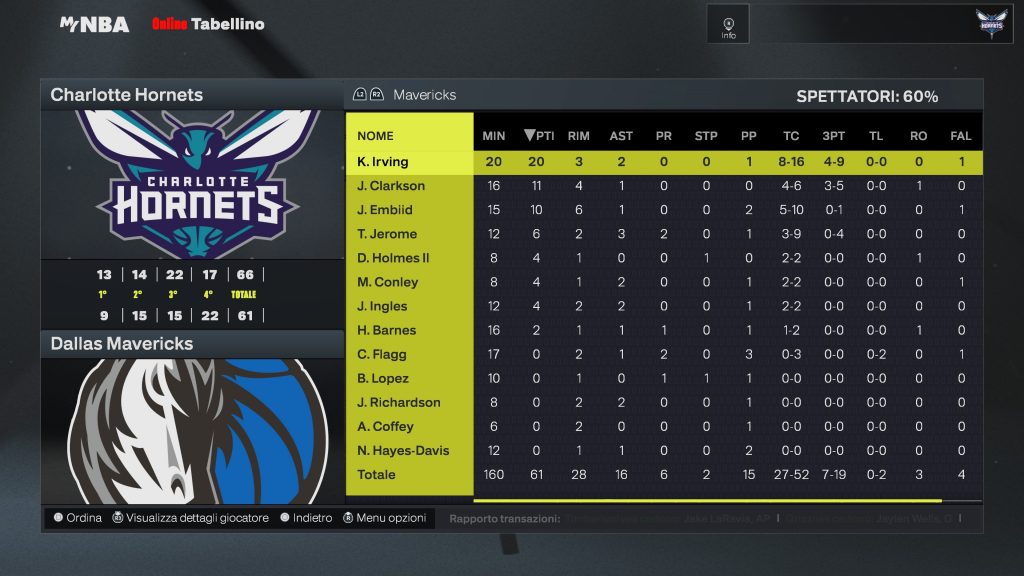Screen dimensions: 1024x576
Task: Select J. Richardson's row
Action: click(x=399, y=402)
